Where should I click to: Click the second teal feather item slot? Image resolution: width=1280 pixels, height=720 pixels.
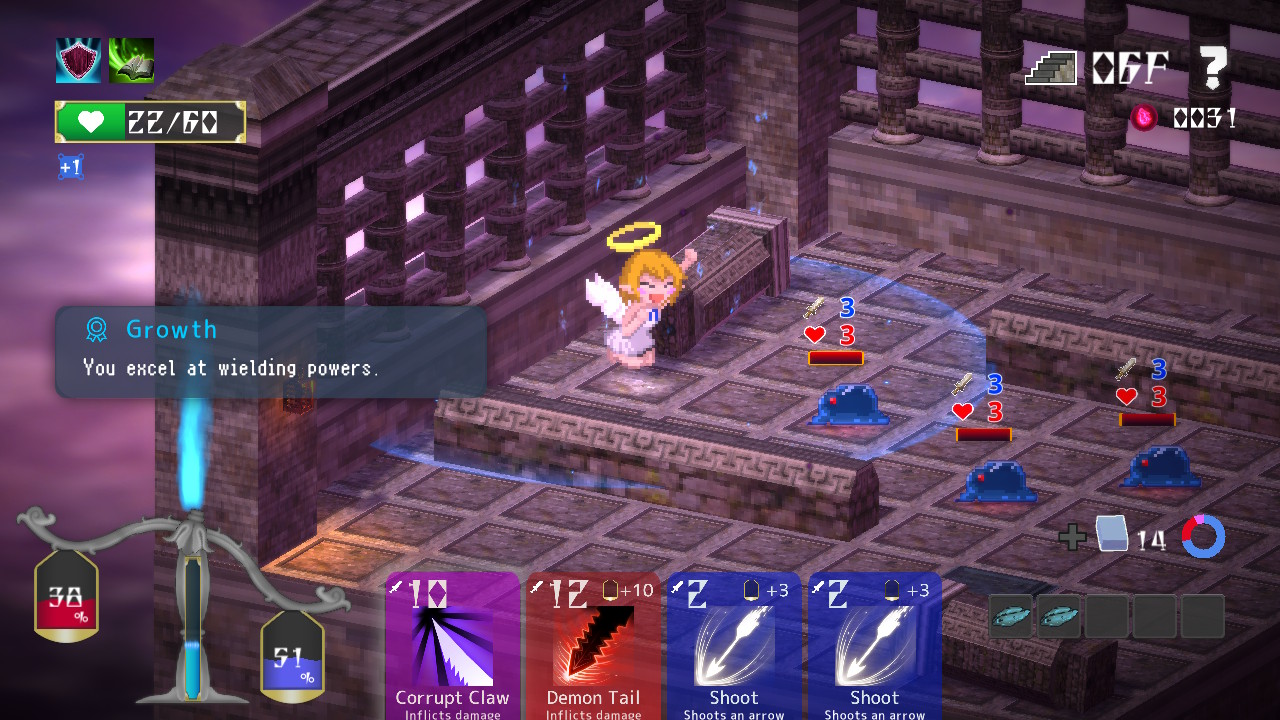pos(1057,615)
